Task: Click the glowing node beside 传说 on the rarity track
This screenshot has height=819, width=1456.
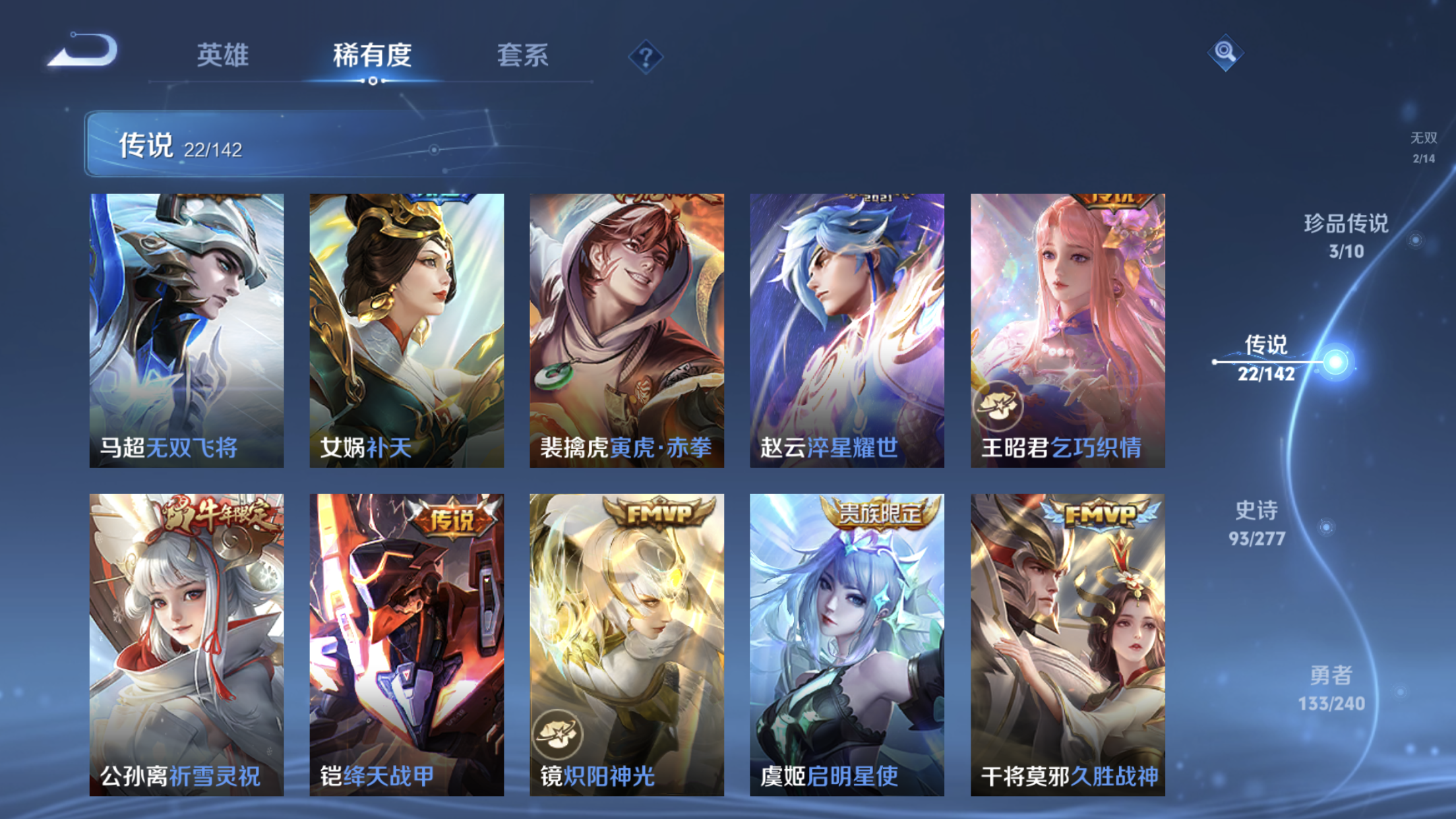Action: (1336, 361)
